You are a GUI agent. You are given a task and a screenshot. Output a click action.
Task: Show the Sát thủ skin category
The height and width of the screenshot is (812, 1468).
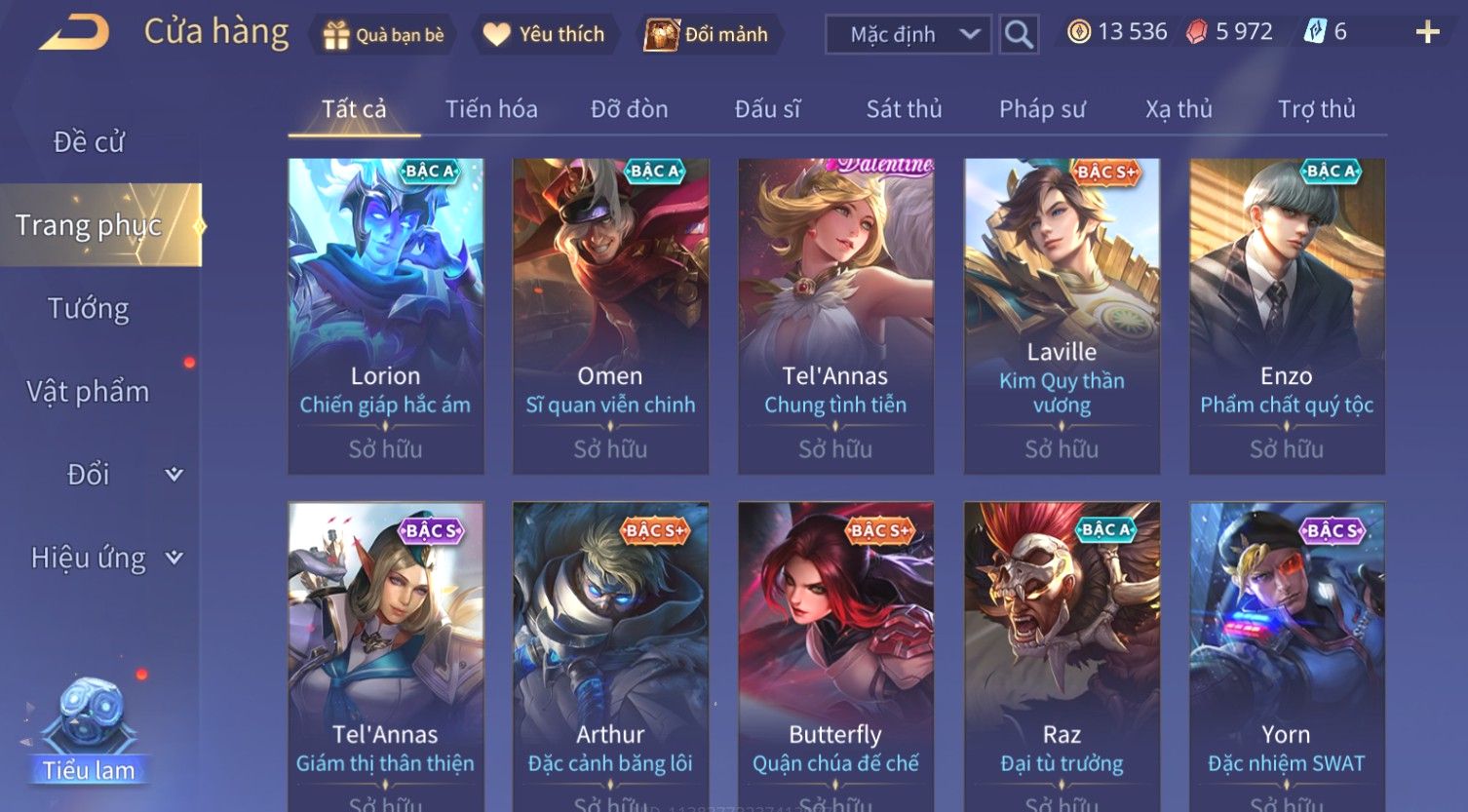pyautogui.click(x=904, y=109)
